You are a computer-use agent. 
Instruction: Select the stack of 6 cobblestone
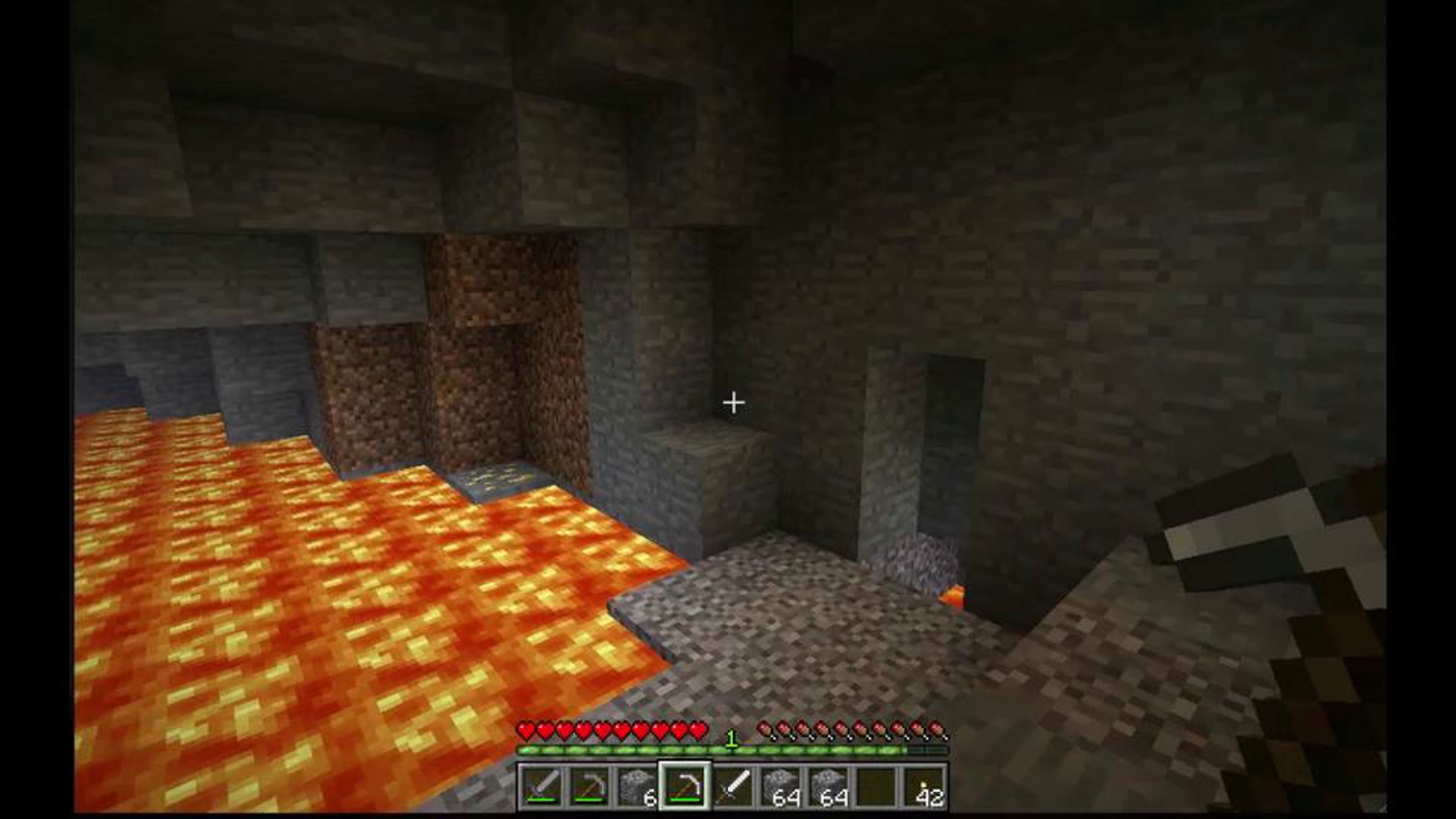pos(636,787)
